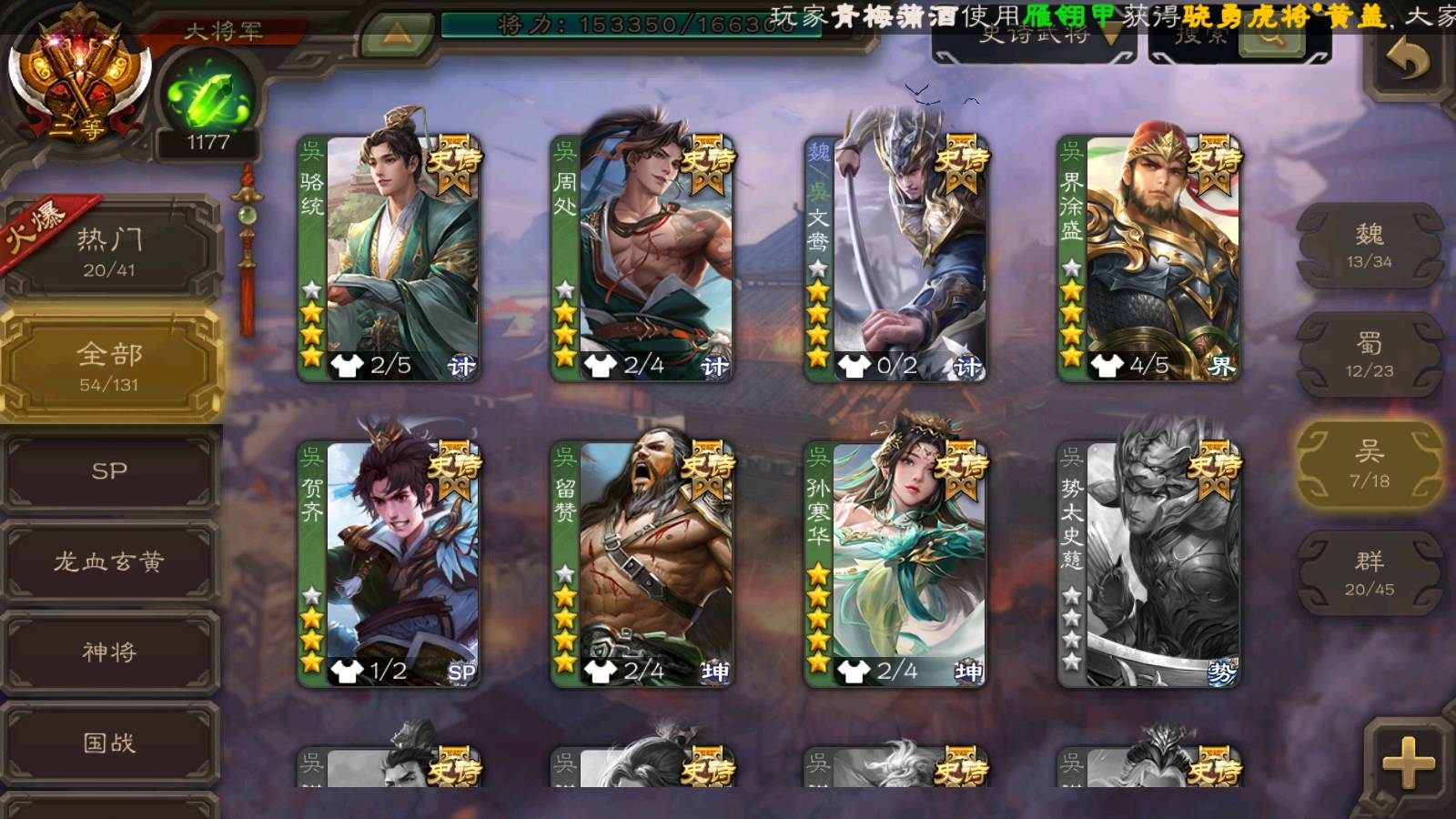View the 界徐盛 general card
This screenshot has width=1456, height=819.
tap(1148, 258)
